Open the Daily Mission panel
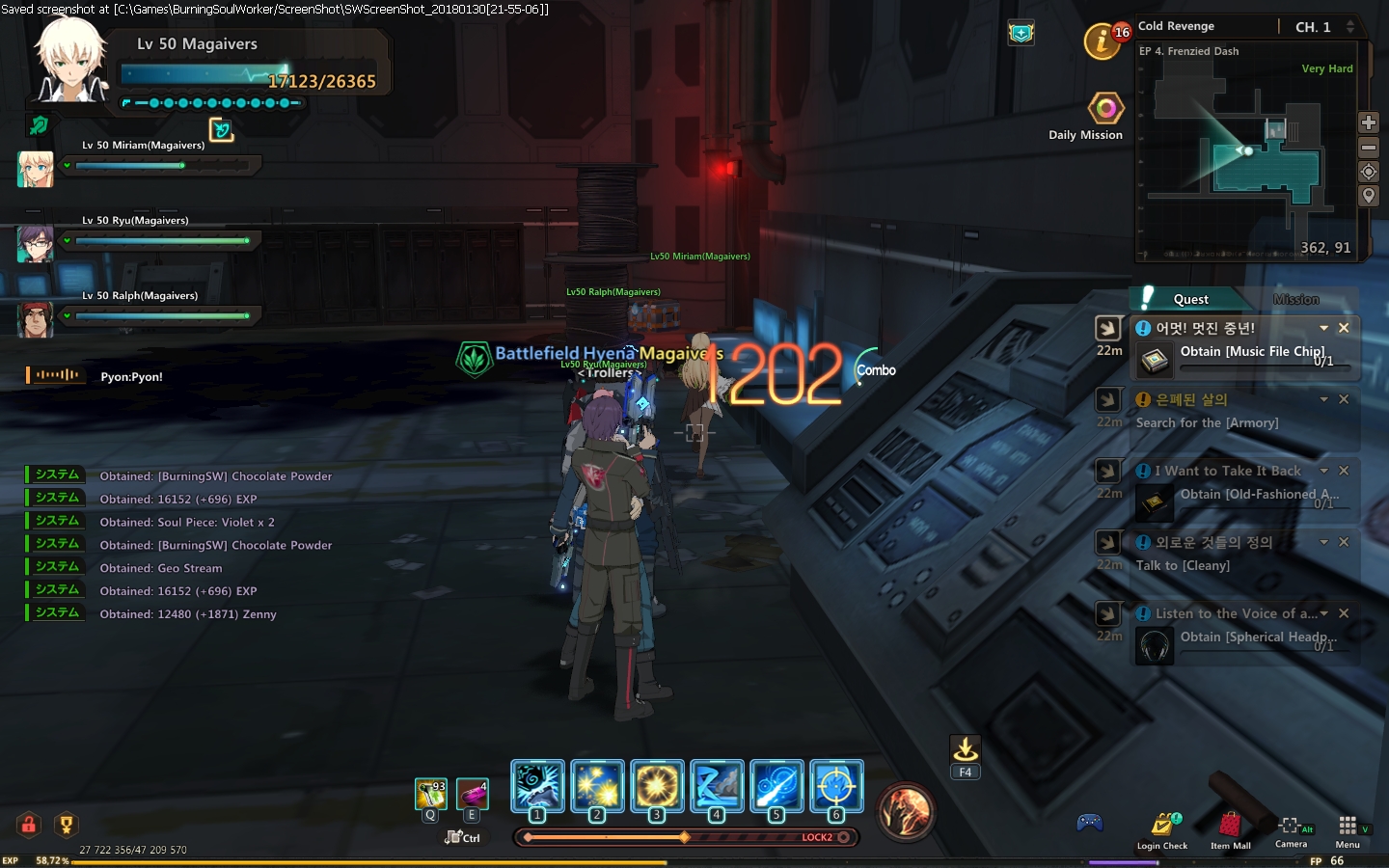 (1105, 109)
